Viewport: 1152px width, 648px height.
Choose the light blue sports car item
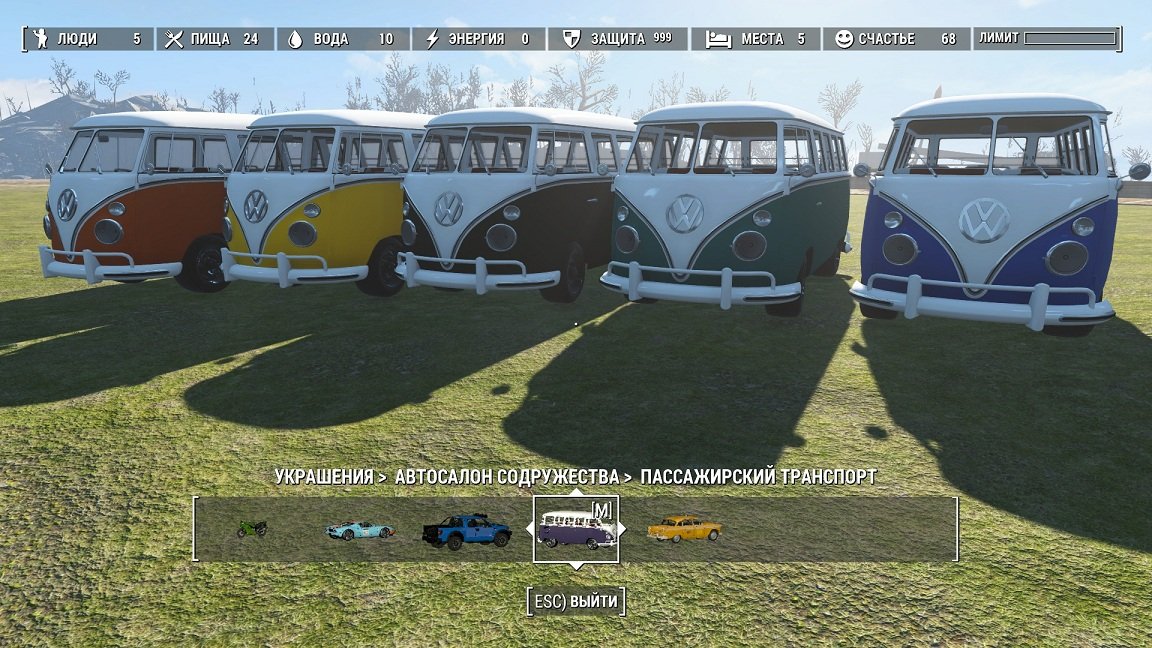click(359, 530)
